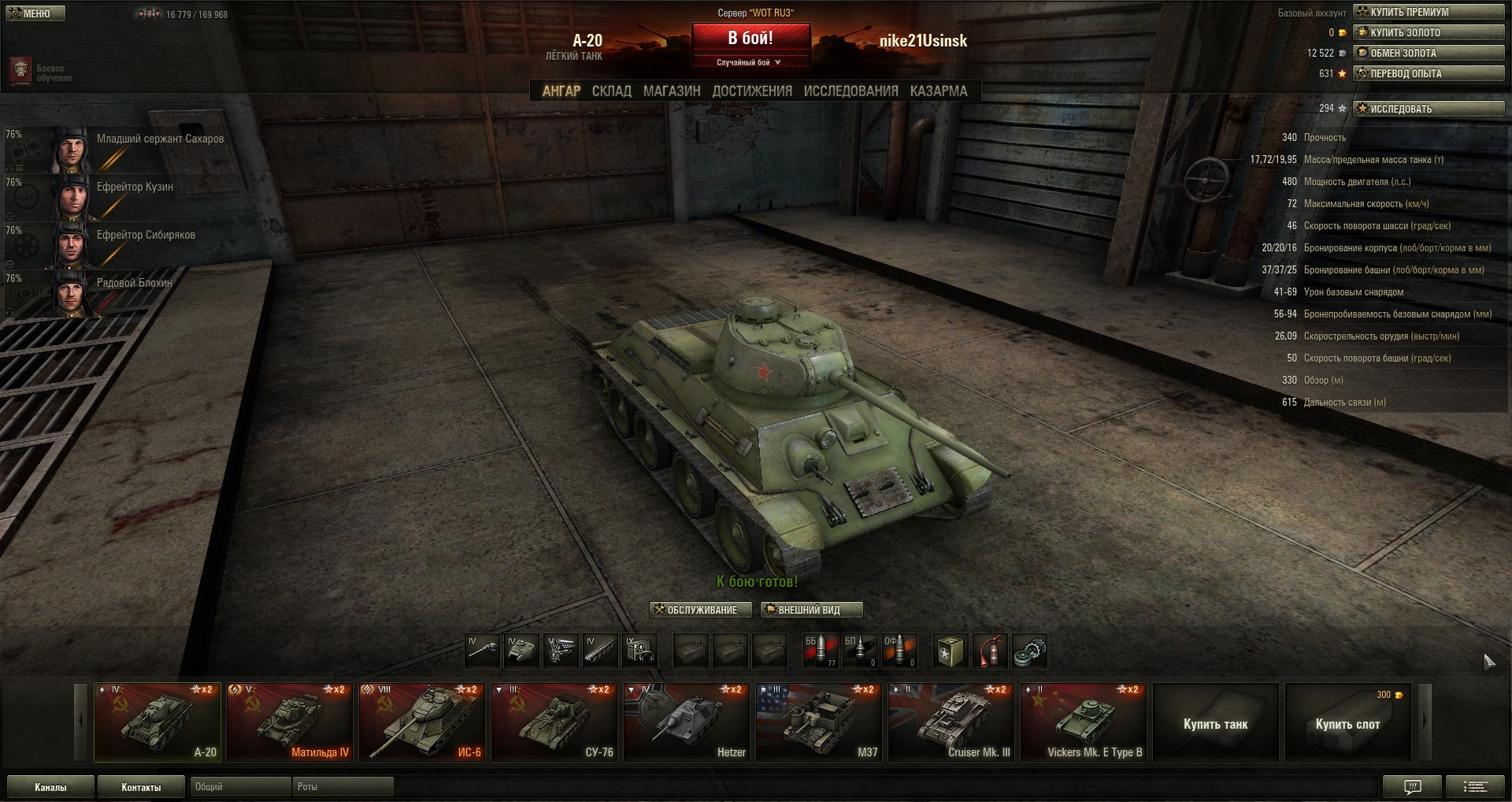1512x802 pixels.
Task: Open the ВНЕШНИЙ ВИД customization
Action: click(x=811, y=610)
